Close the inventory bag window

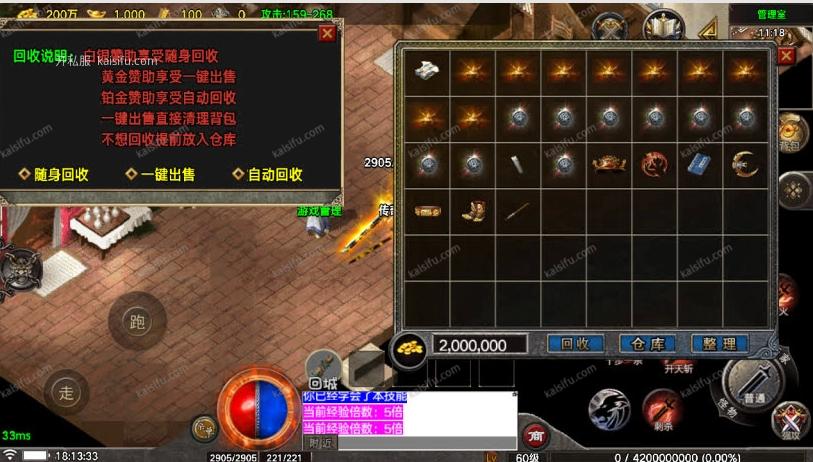pyautogui.click(x=786, y=55)
